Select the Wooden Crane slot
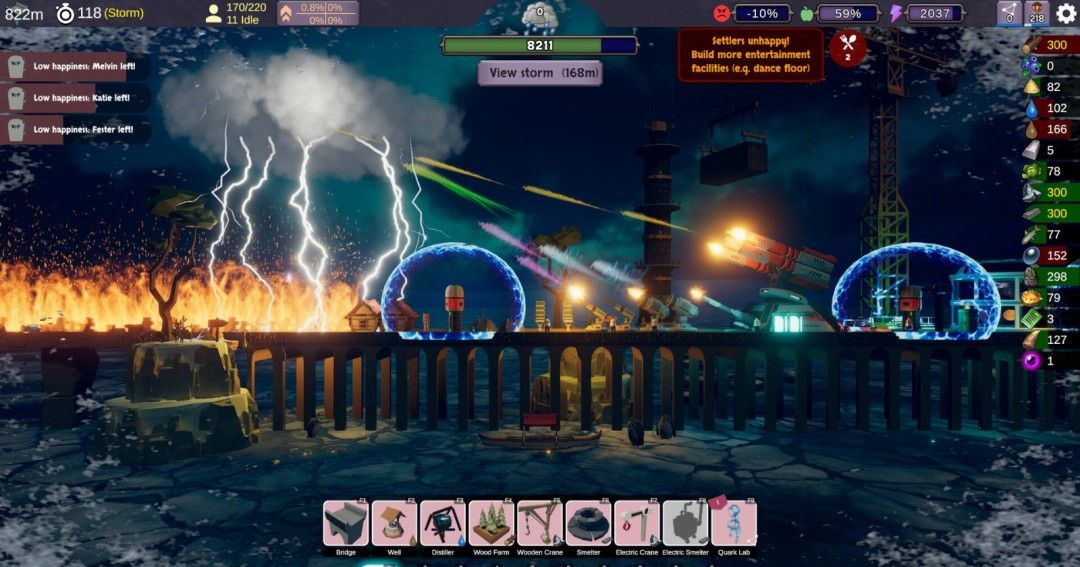 coord(540,524)
